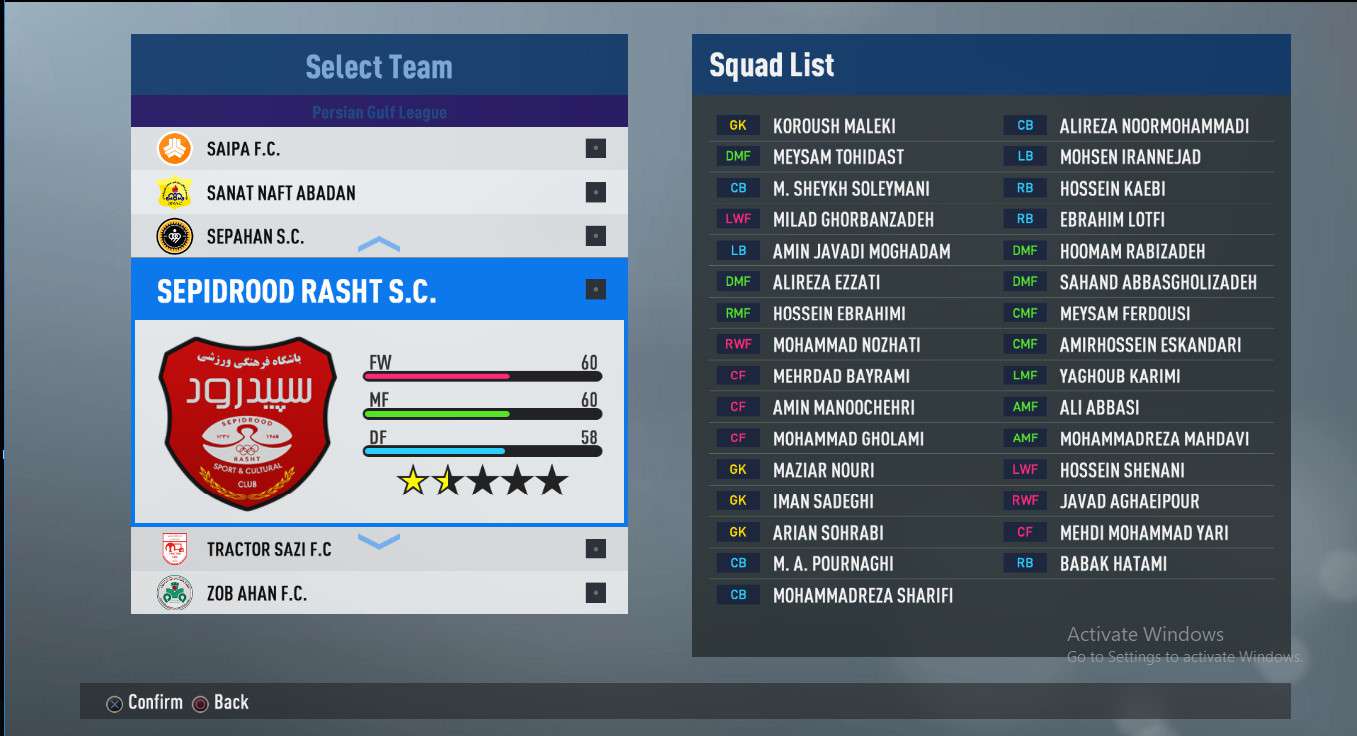Click the up arrow above the selected team
Viewport: 1357px width, 736px height.
(x=379, y=245)
